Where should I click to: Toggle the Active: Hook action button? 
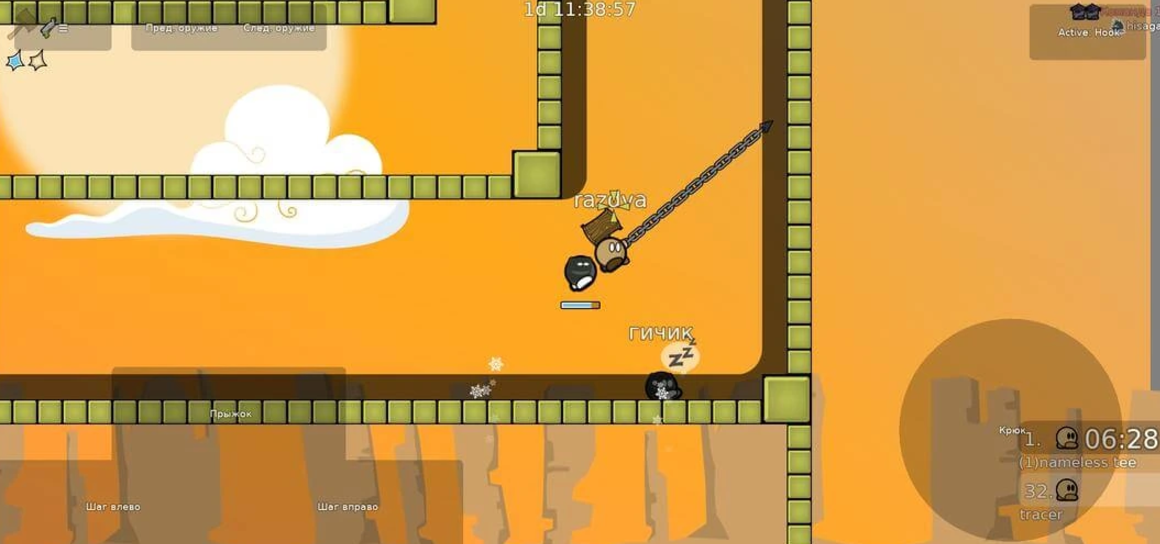click(1088, 32)
